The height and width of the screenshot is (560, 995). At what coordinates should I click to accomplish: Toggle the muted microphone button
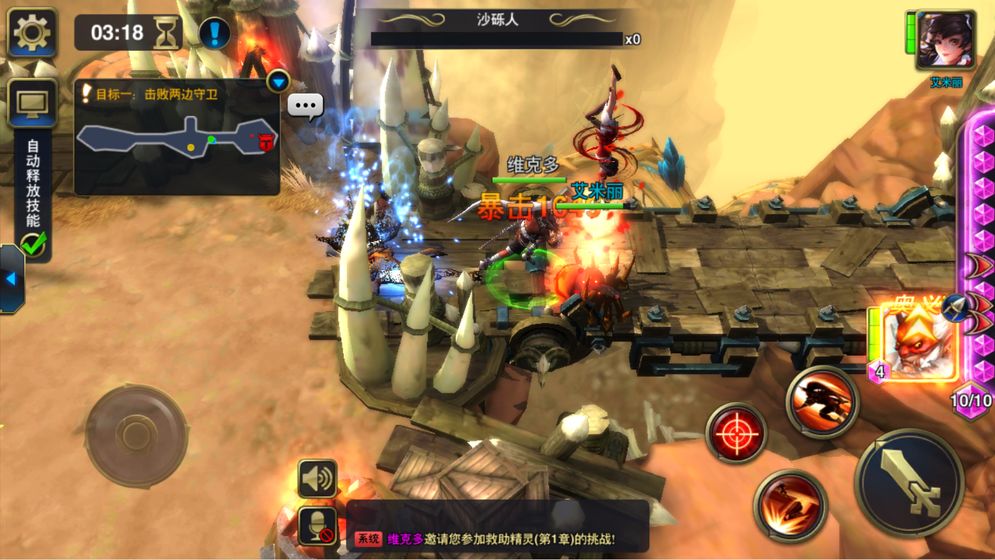click(x=317, y=525)
